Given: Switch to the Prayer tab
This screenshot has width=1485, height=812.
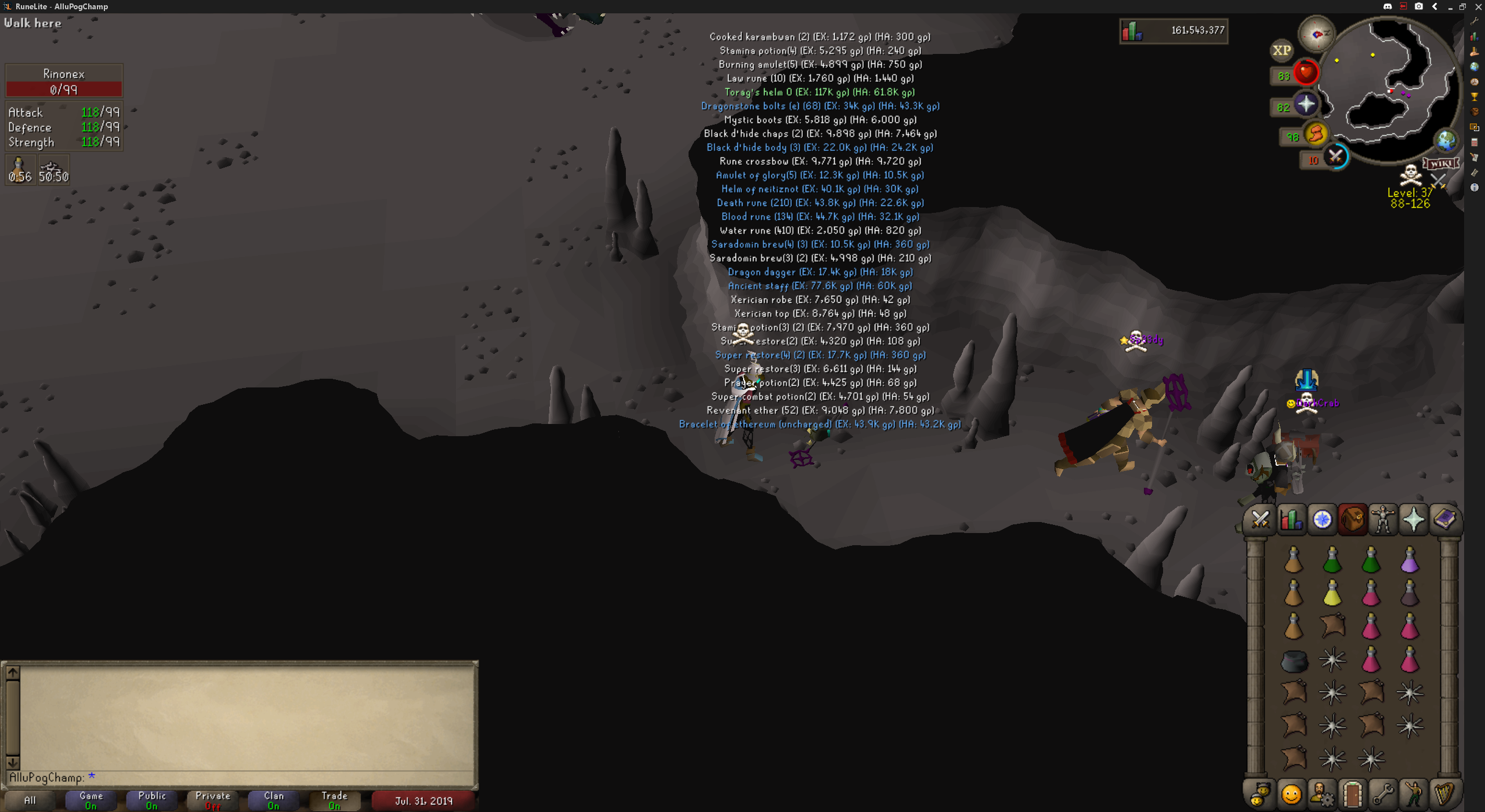Looking at the screenshot, I should pos(1414,519).
